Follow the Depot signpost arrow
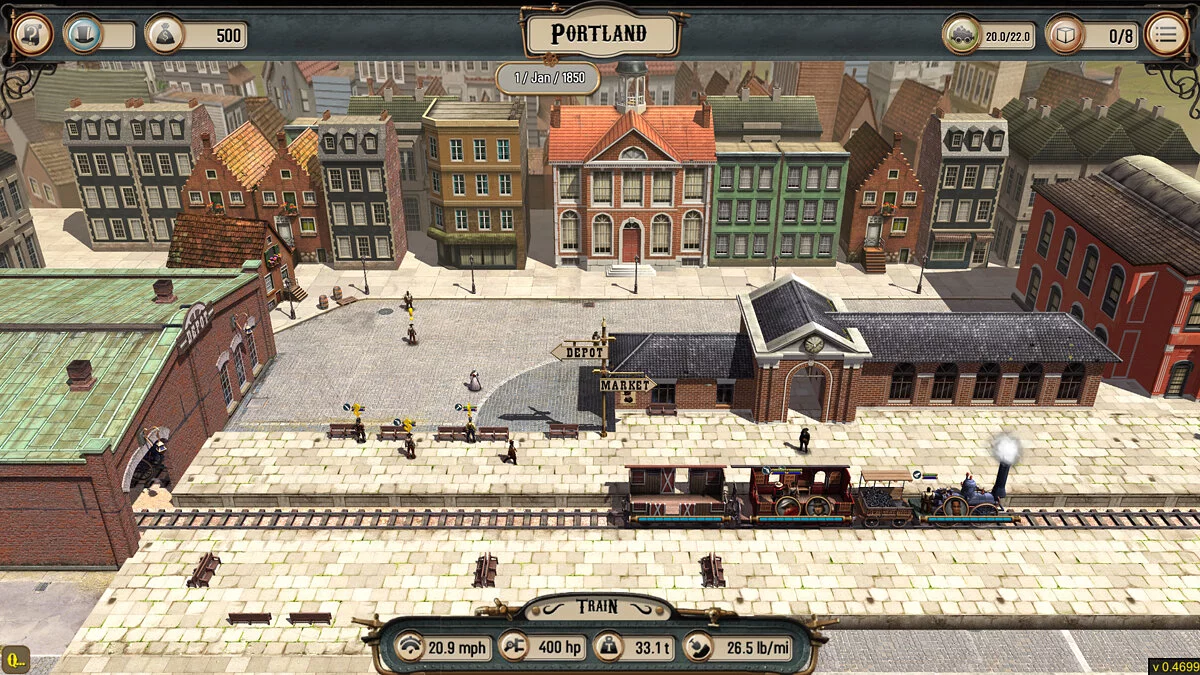Image resolution: width=1200 pixels, height=675 pixels. [x=580, y=352]
